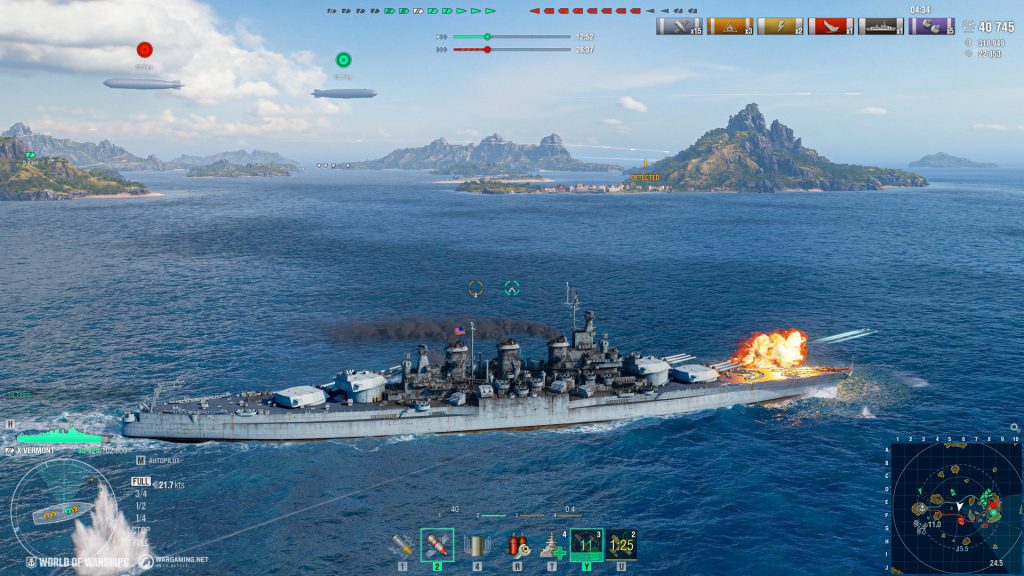This screenshot has width=1024, height=576.
Task: Activate the consumable bound to Y
Action: coord(586,545)
